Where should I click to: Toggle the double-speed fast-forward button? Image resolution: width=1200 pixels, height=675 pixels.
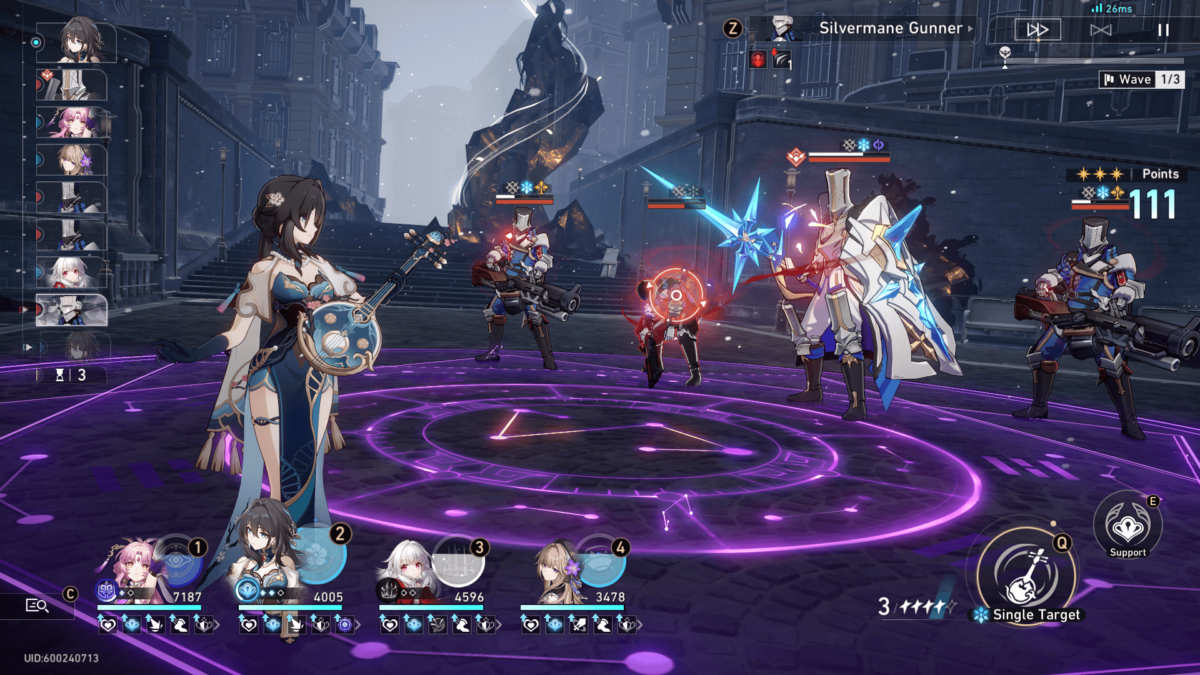pyautogui.click(x=1037, y=30)
